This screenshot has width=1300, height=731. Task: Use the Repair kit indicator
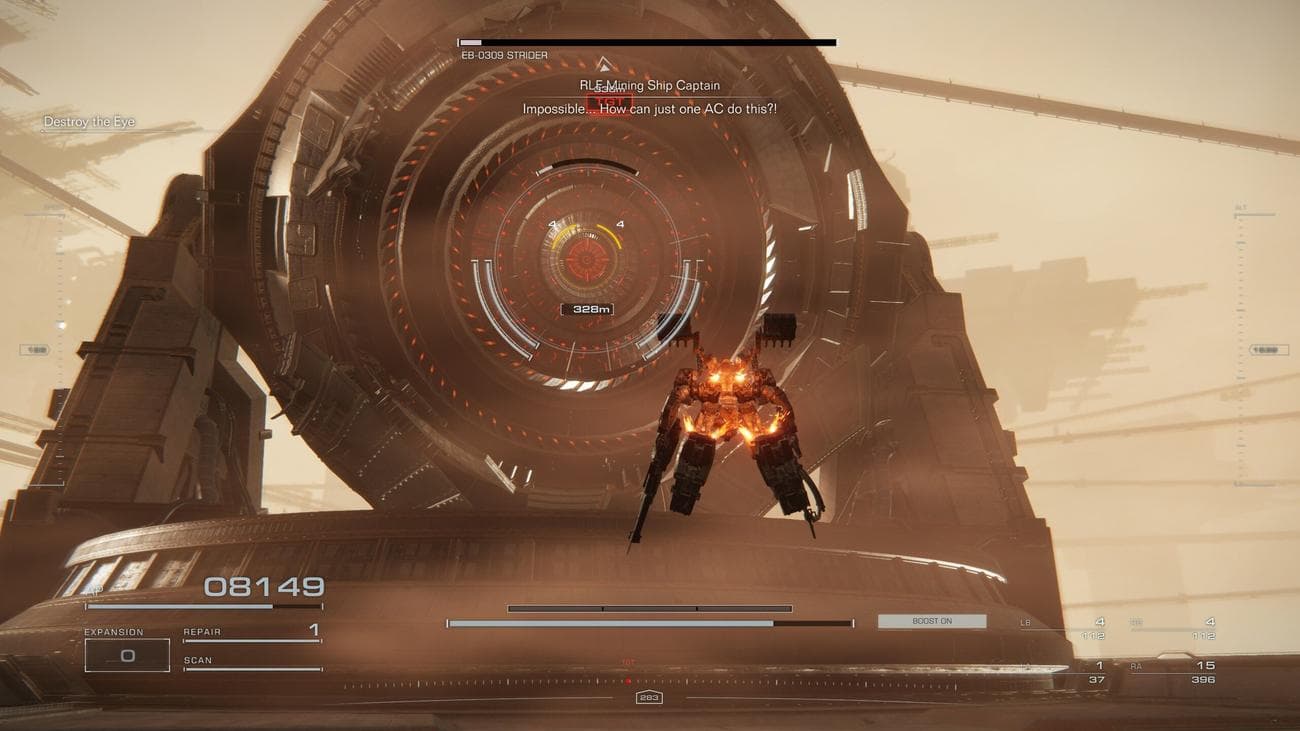tap(251, 632)
